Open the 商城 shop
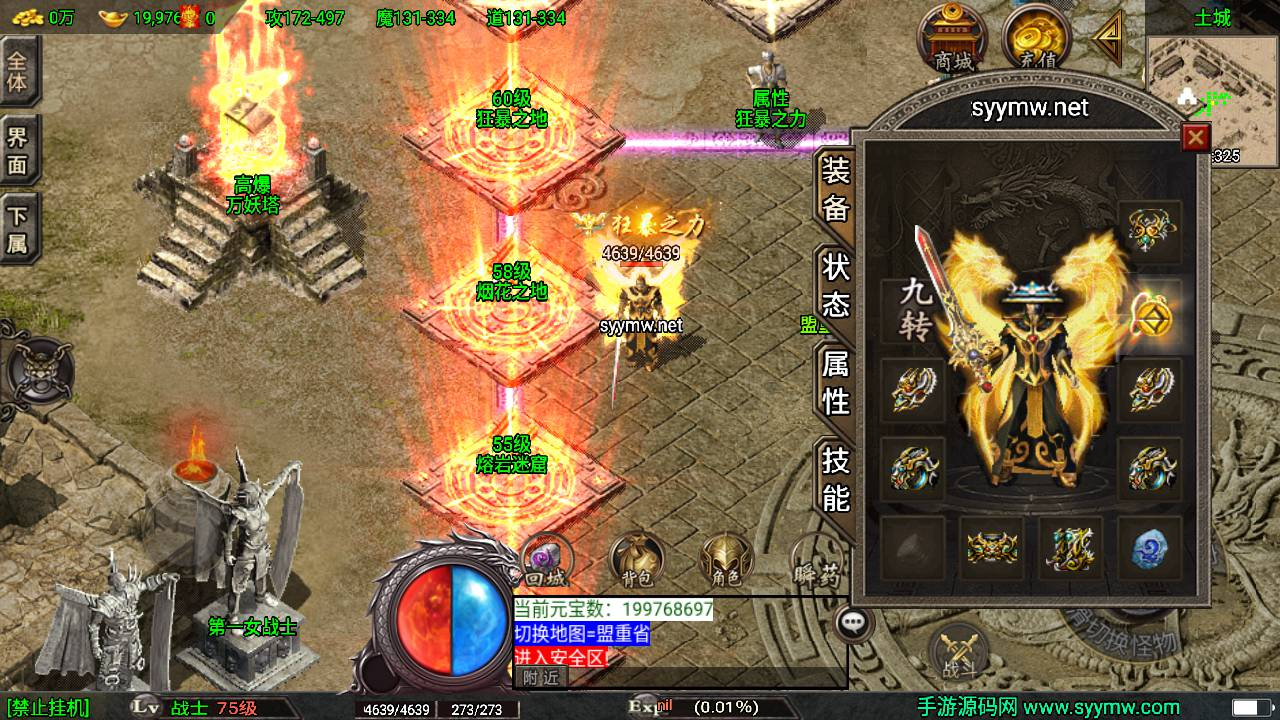 point(953,38)
